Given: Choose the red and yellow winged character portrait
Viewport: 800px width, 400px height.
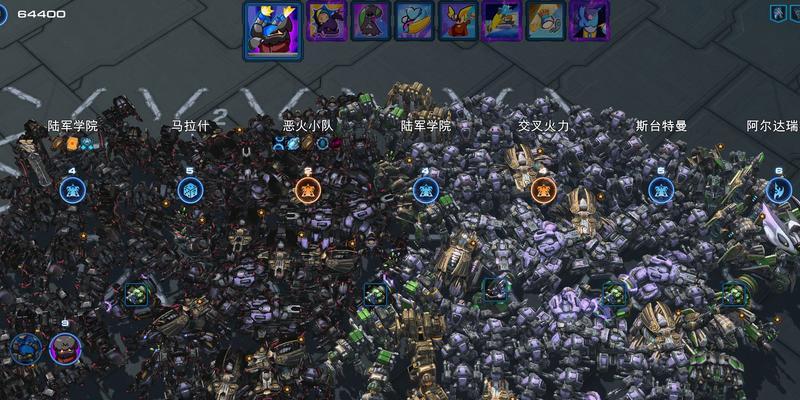Looking at the screenshot, I should 458,20.
